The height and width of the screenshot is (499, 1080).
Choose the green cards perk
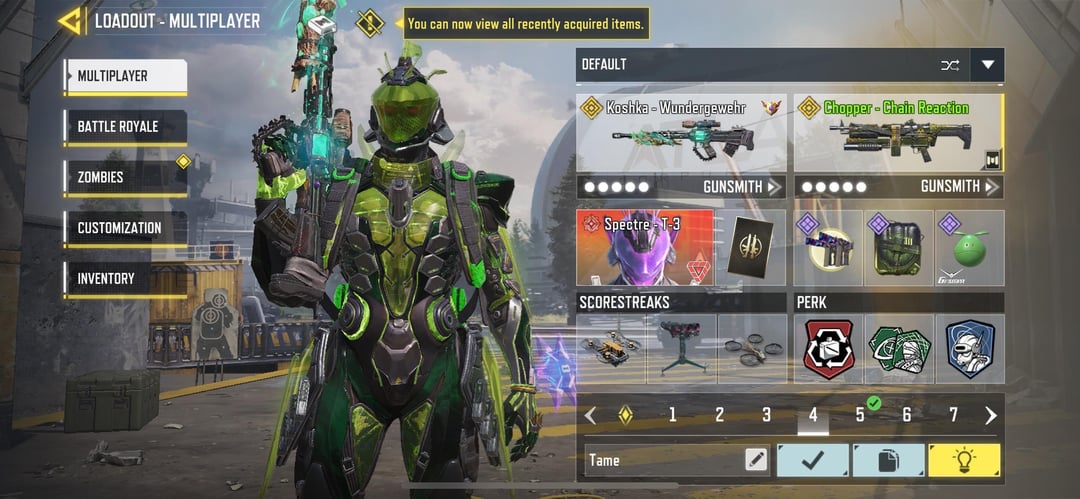click(x=898, y=349)
